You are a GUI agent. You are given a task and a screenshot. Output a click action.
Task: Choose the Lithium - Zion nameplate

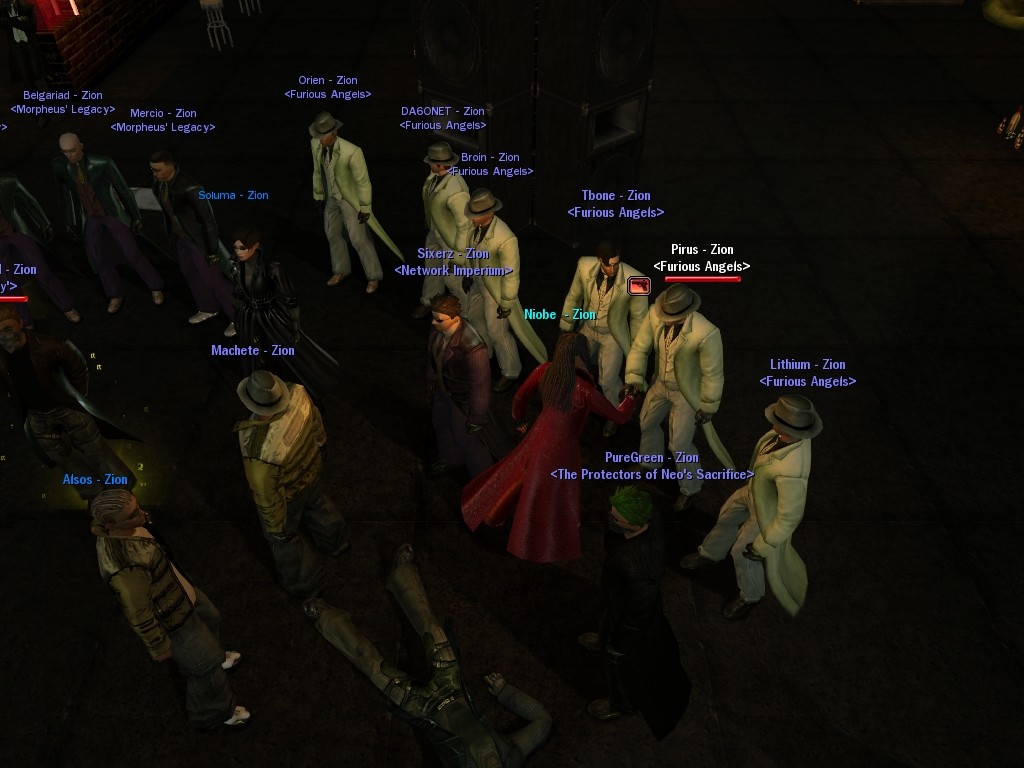[x=807, y=365]
